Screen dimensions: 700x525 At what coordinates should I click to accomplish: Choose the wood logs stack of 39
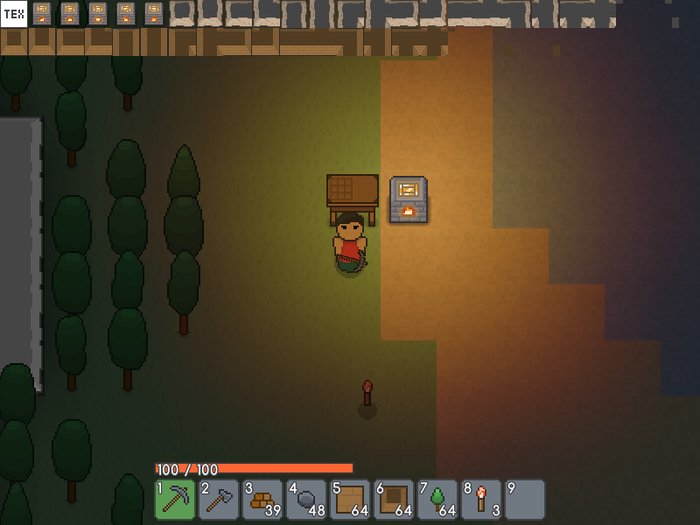(263, 499)
